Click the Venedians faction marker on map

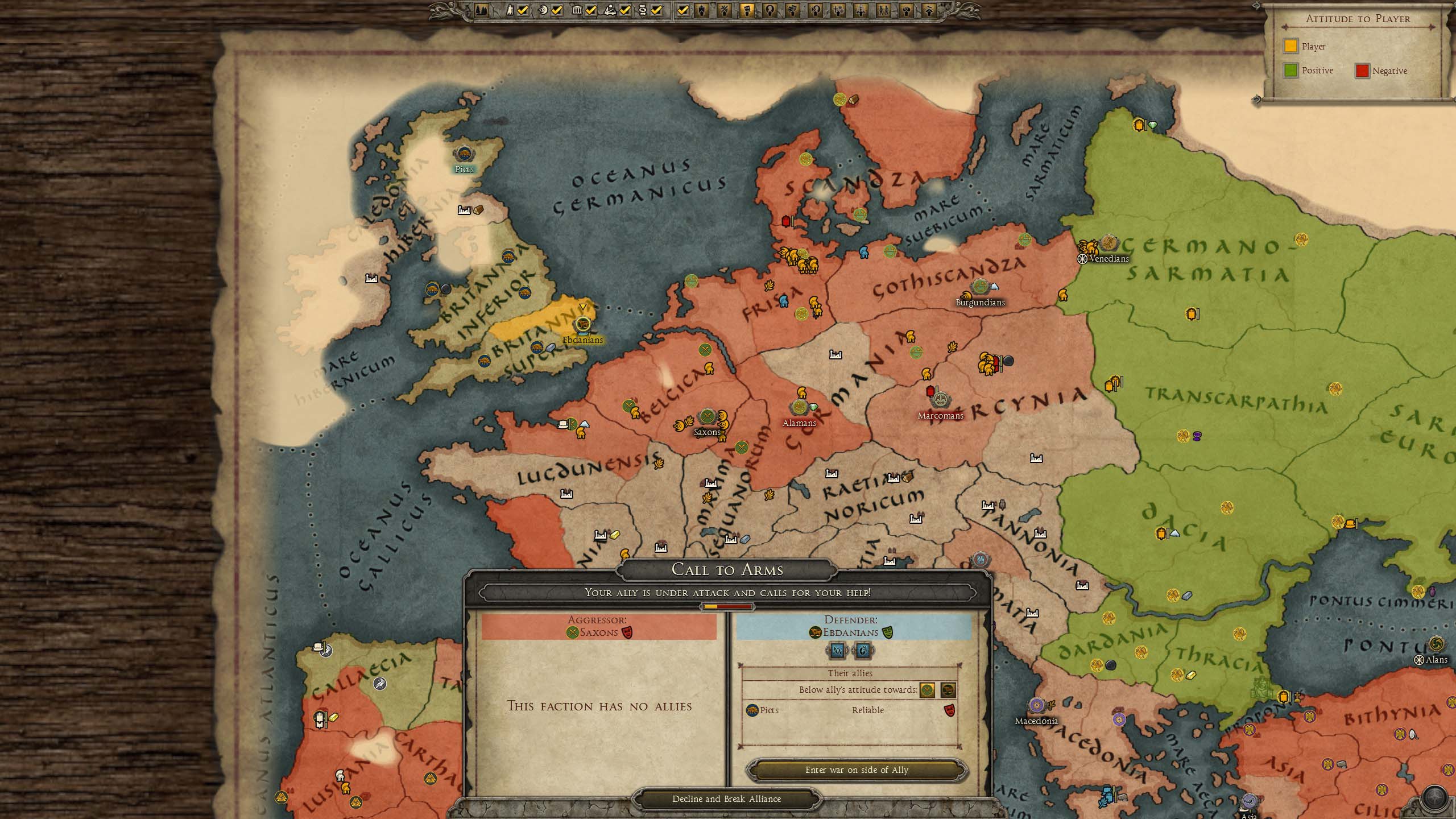tap(1108, 243)
